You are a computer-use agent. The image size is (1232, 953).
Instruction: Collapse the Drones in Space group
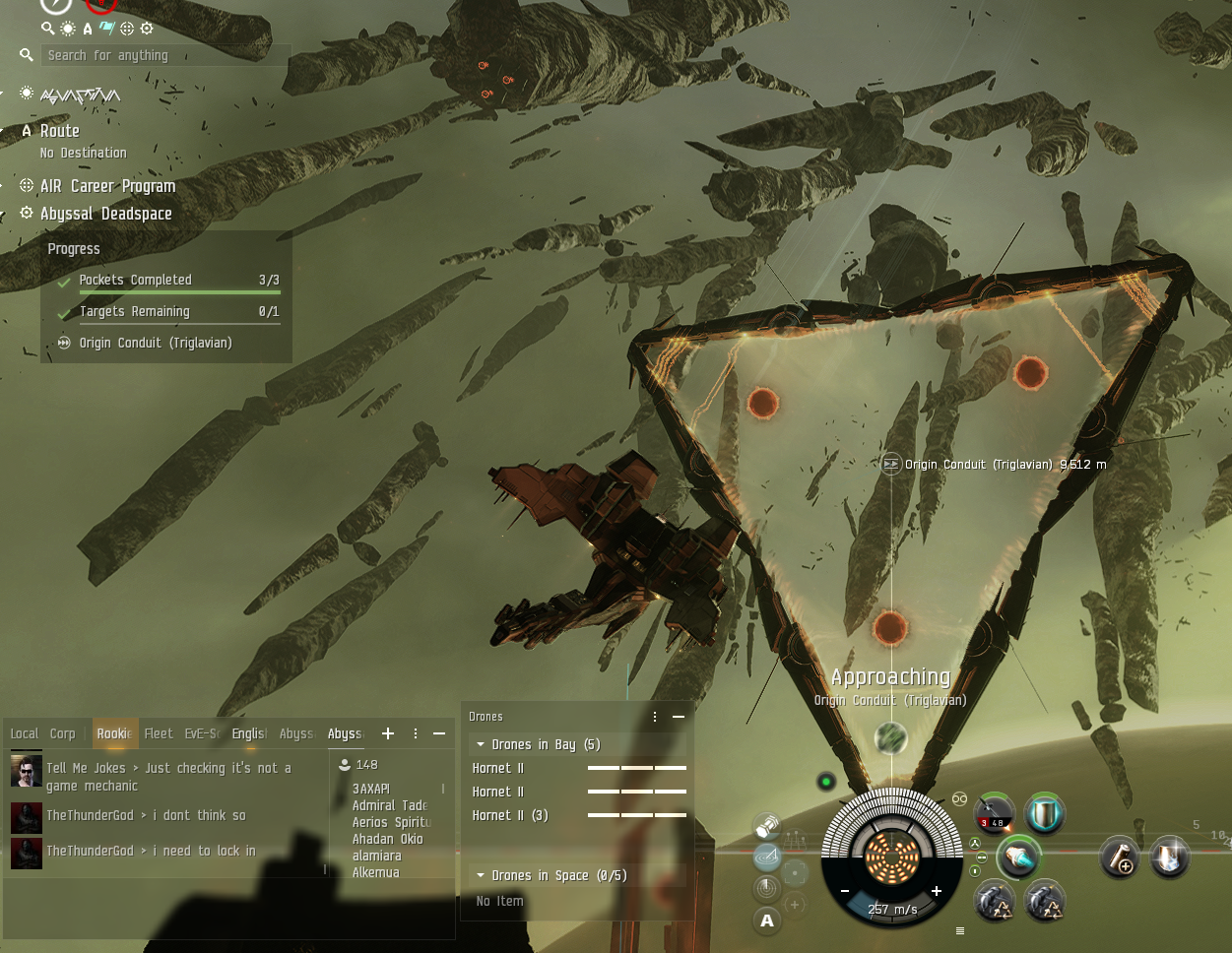[x=481, y=875]
